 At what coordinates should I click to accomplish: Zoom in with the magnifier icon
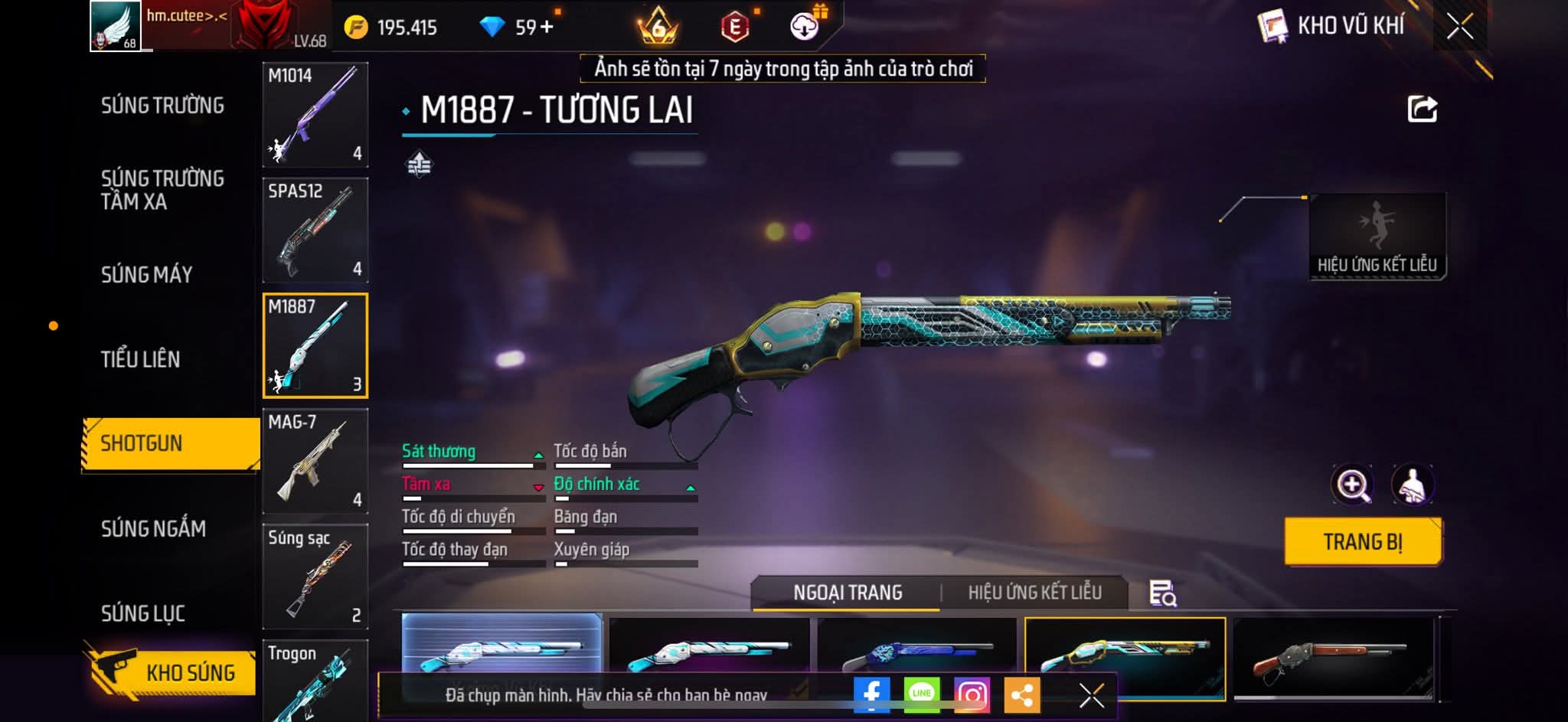point(1353,485)
